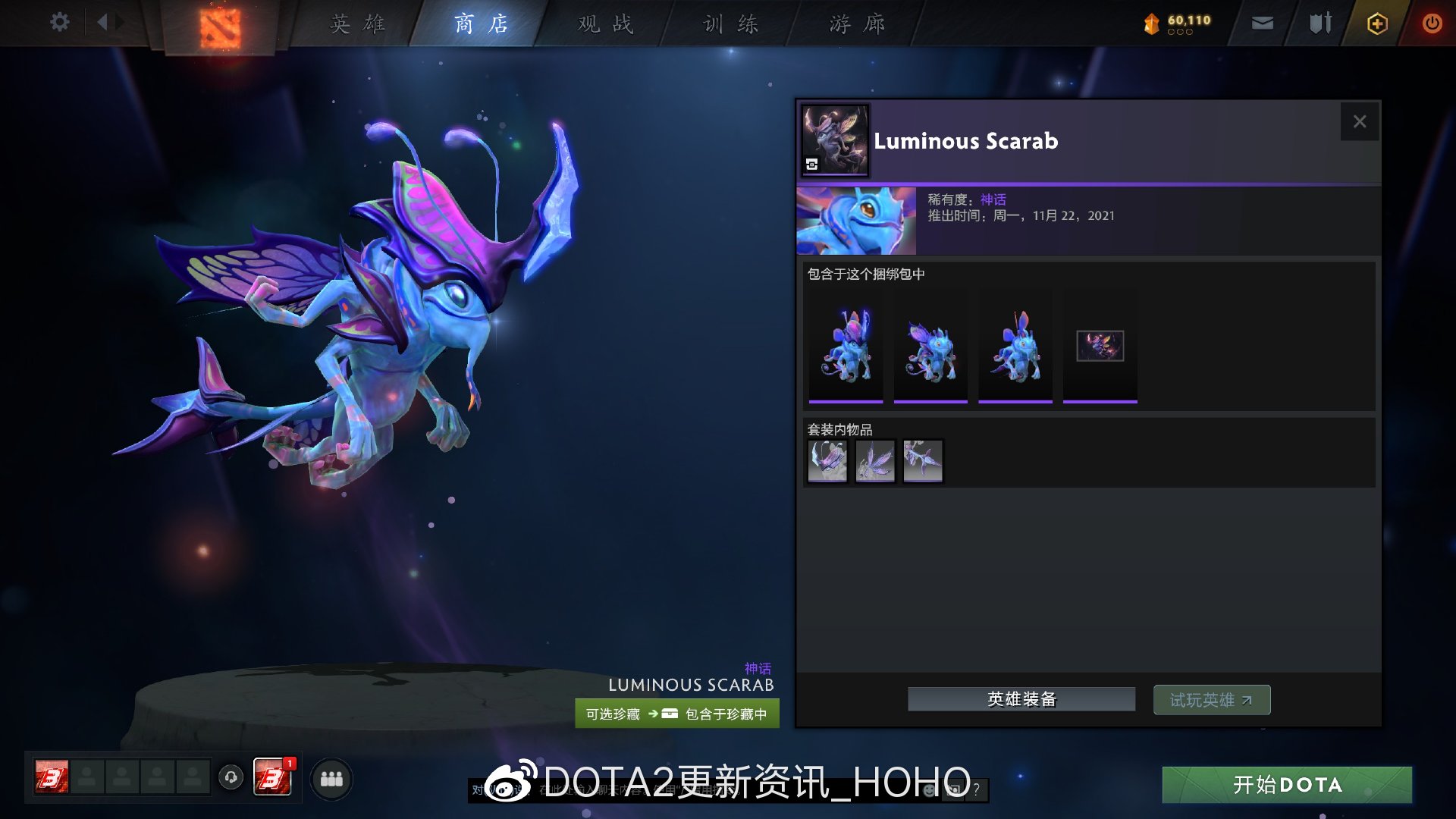Click the 英雄装备 button
The image size is (1456, 819).
coord(1021,698)
